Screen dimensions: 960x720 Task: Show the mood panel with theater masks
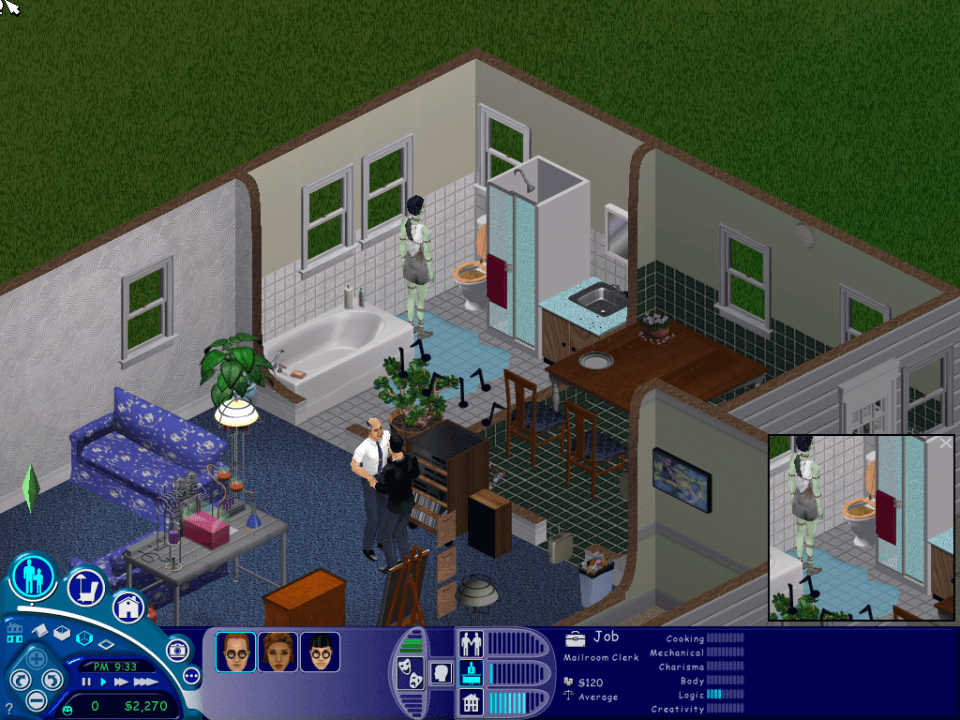click(x=411, y=673)
